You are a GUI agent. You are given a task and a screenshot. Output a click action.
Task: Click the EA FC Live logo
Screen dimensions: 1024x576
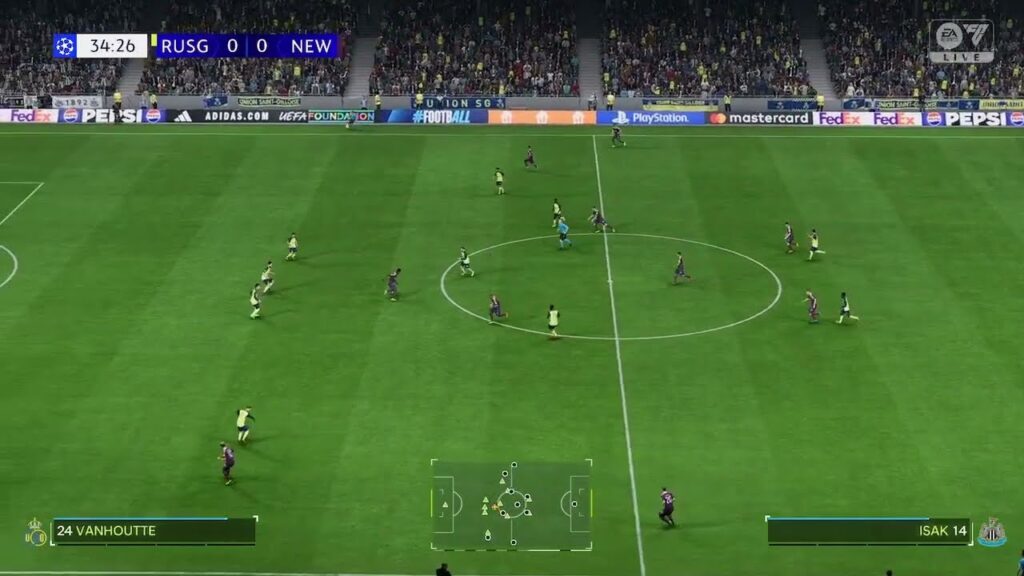[960, 41]
